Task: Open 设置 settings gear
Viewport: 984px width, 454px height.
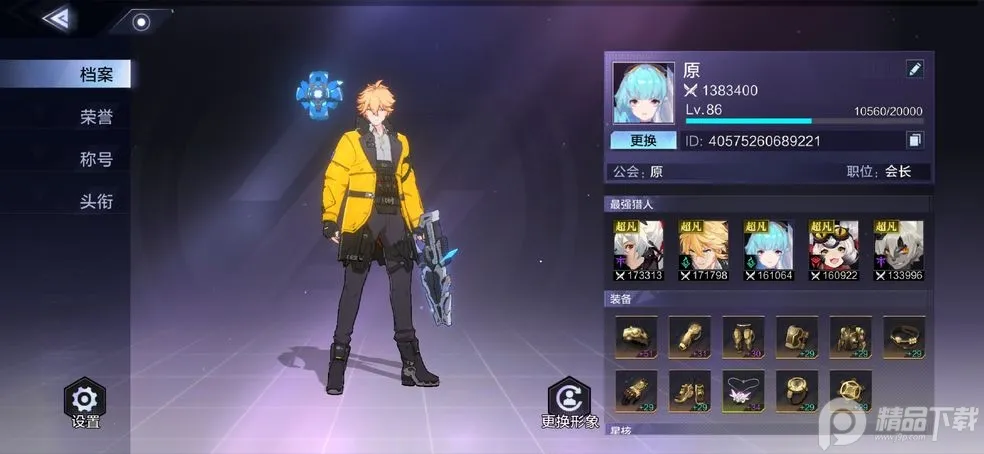Action: point(86,402)
